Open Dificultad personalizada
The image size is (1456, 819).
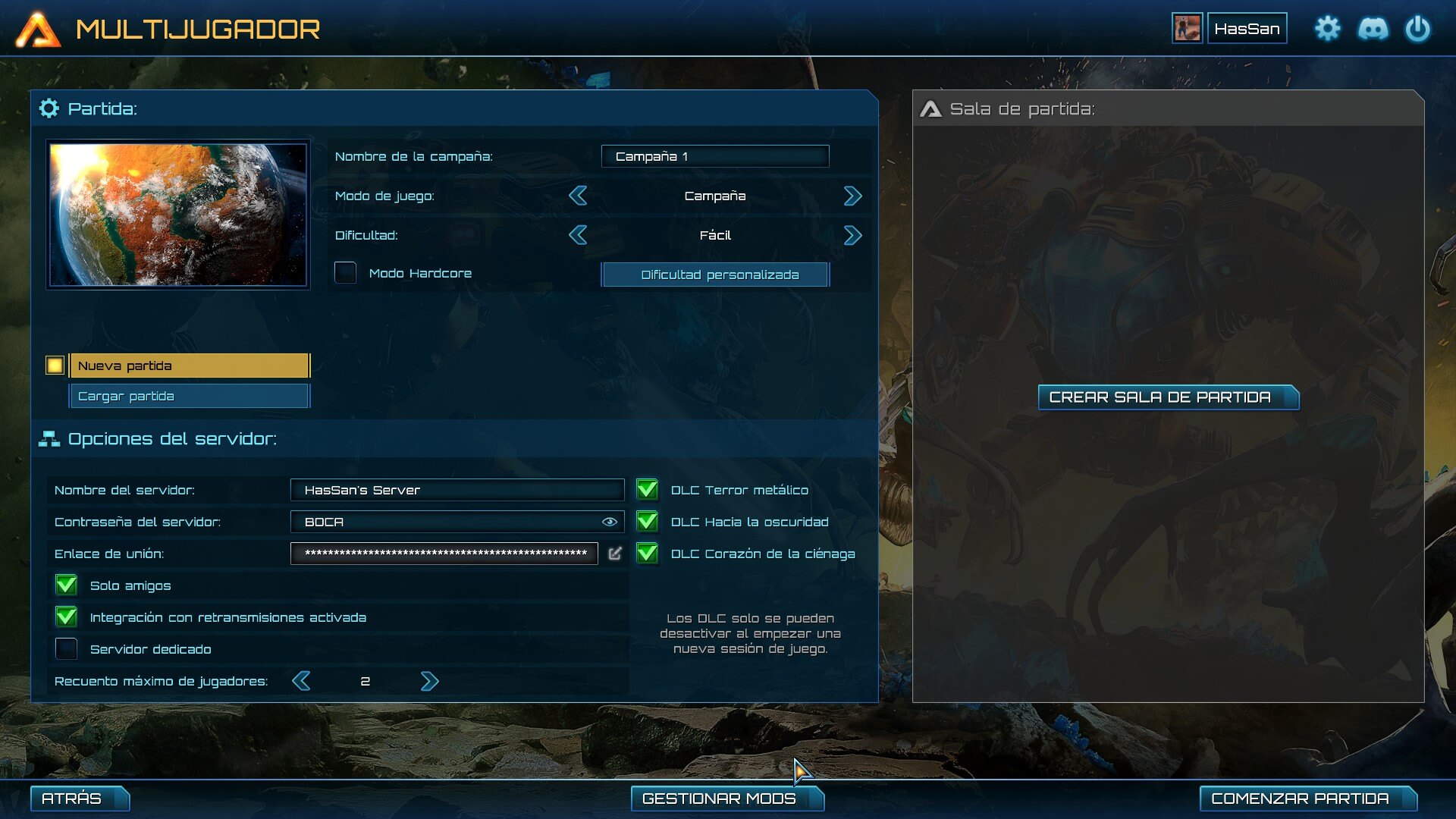pyautogui.click(x=714, y=274)
